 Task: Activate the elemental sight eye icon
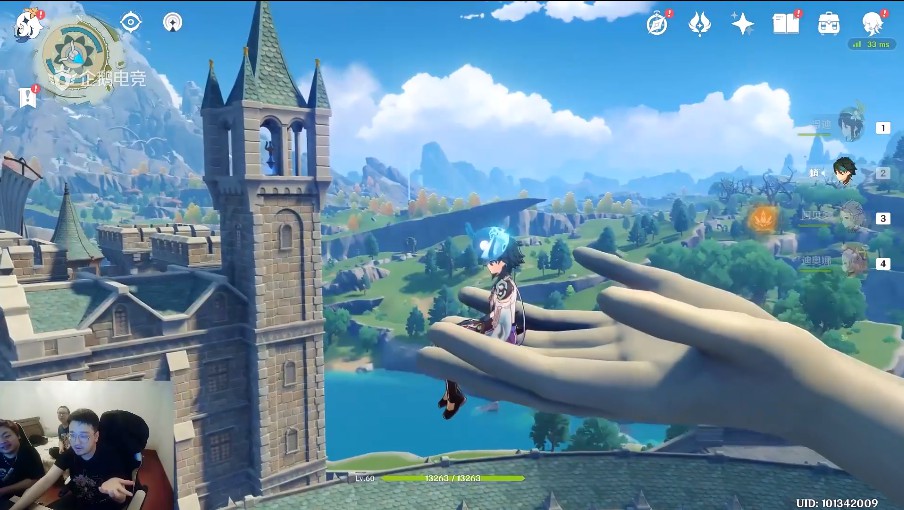[131, 21]
